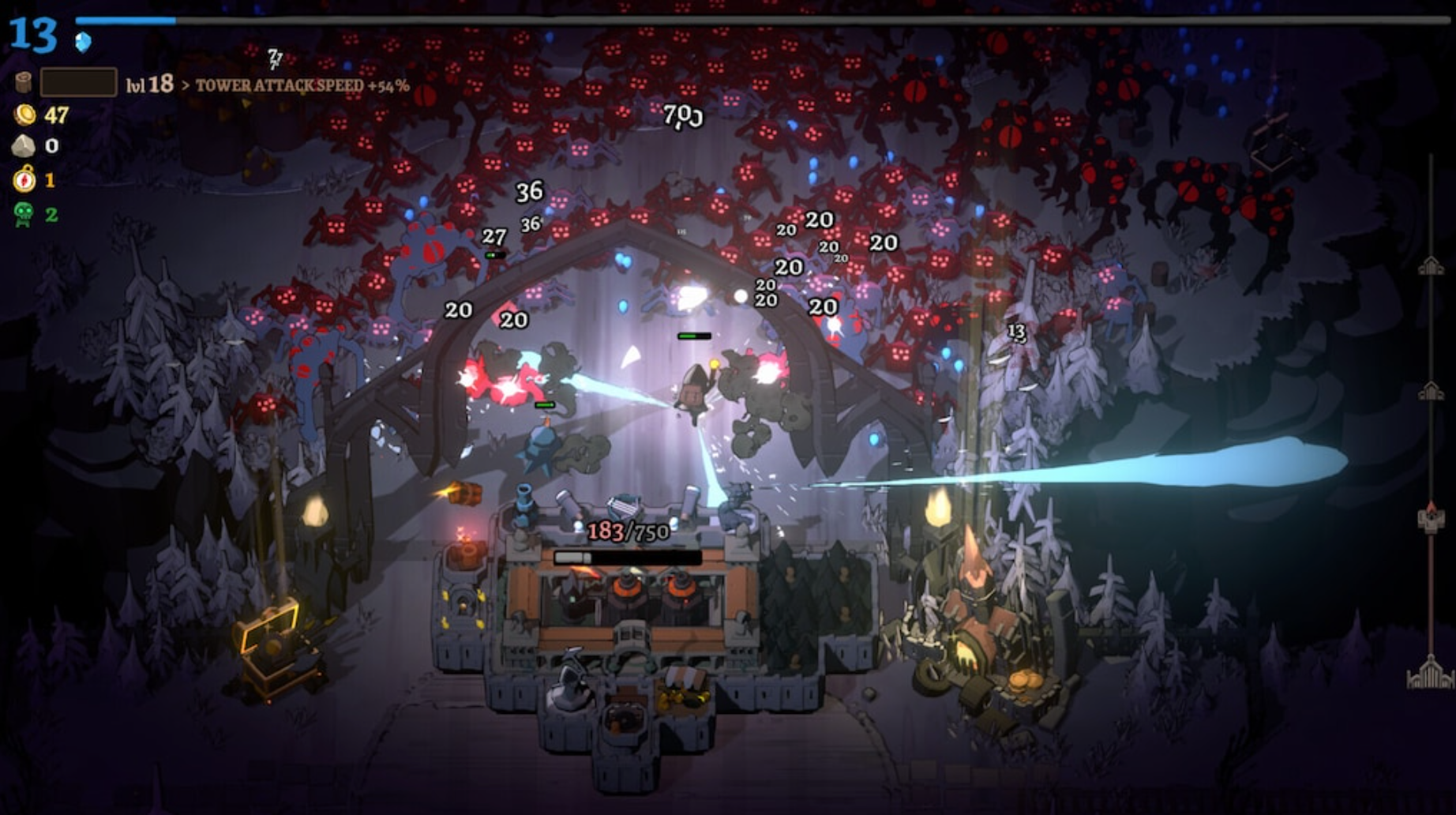The height and width of the screenshot is (815, 1456).
Task: Click the second tower marker on the route track
Action: tap(1432, 390)
